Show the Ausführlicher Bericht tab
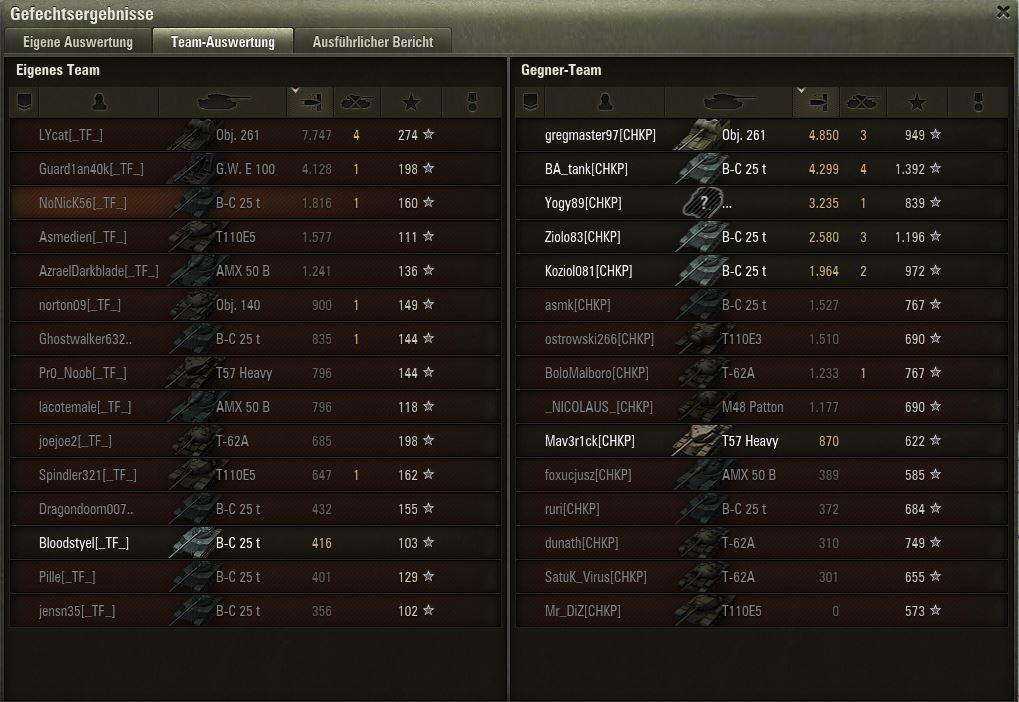Screen dimensions: 1019x702 tap(372, 42)
